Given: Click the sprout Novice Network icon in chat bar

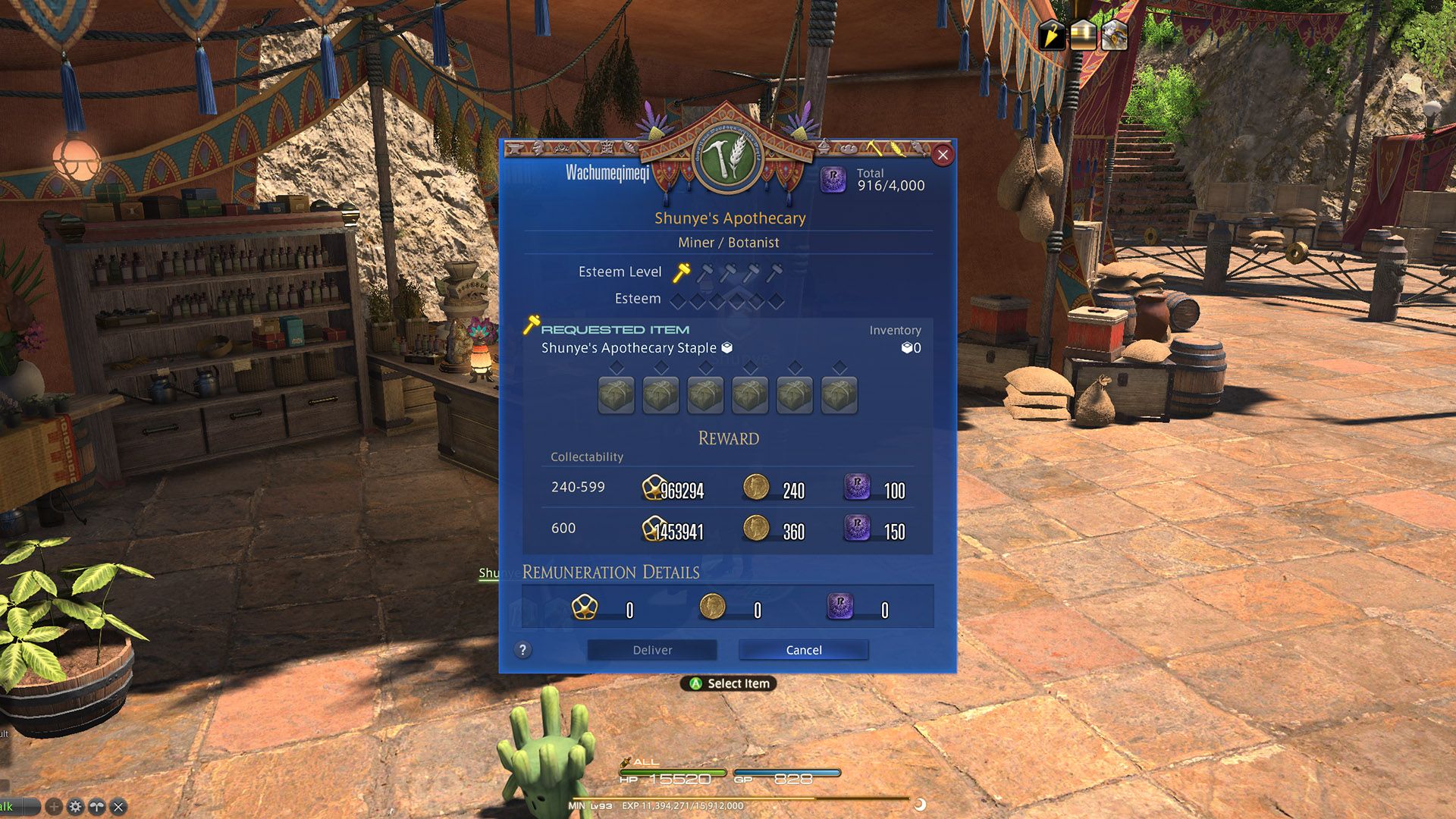Looking at the screenshot, I should (x=97, y=807).
